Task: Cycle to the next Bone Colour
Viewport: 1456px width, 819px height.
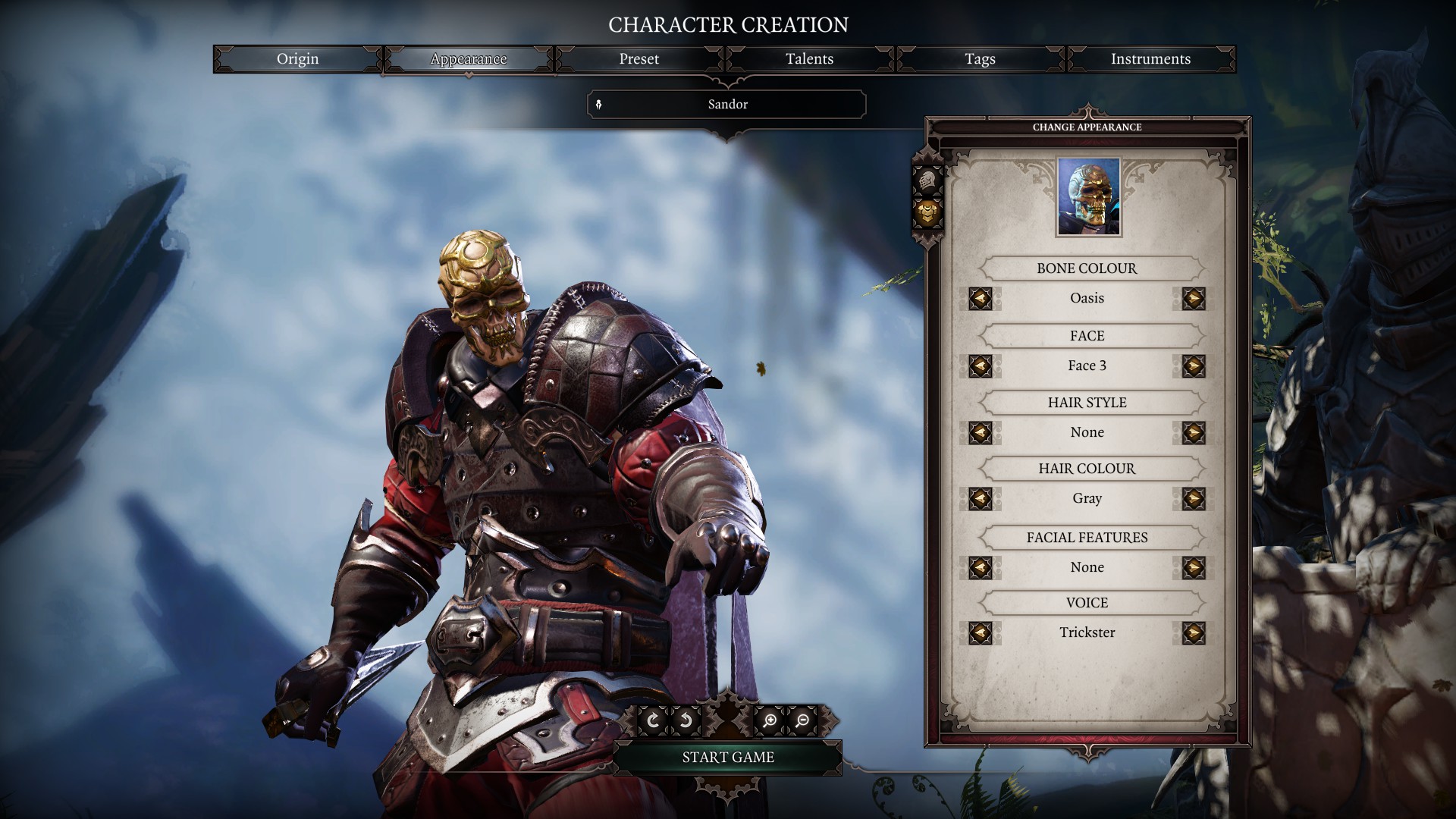Action: (1194, 298)
